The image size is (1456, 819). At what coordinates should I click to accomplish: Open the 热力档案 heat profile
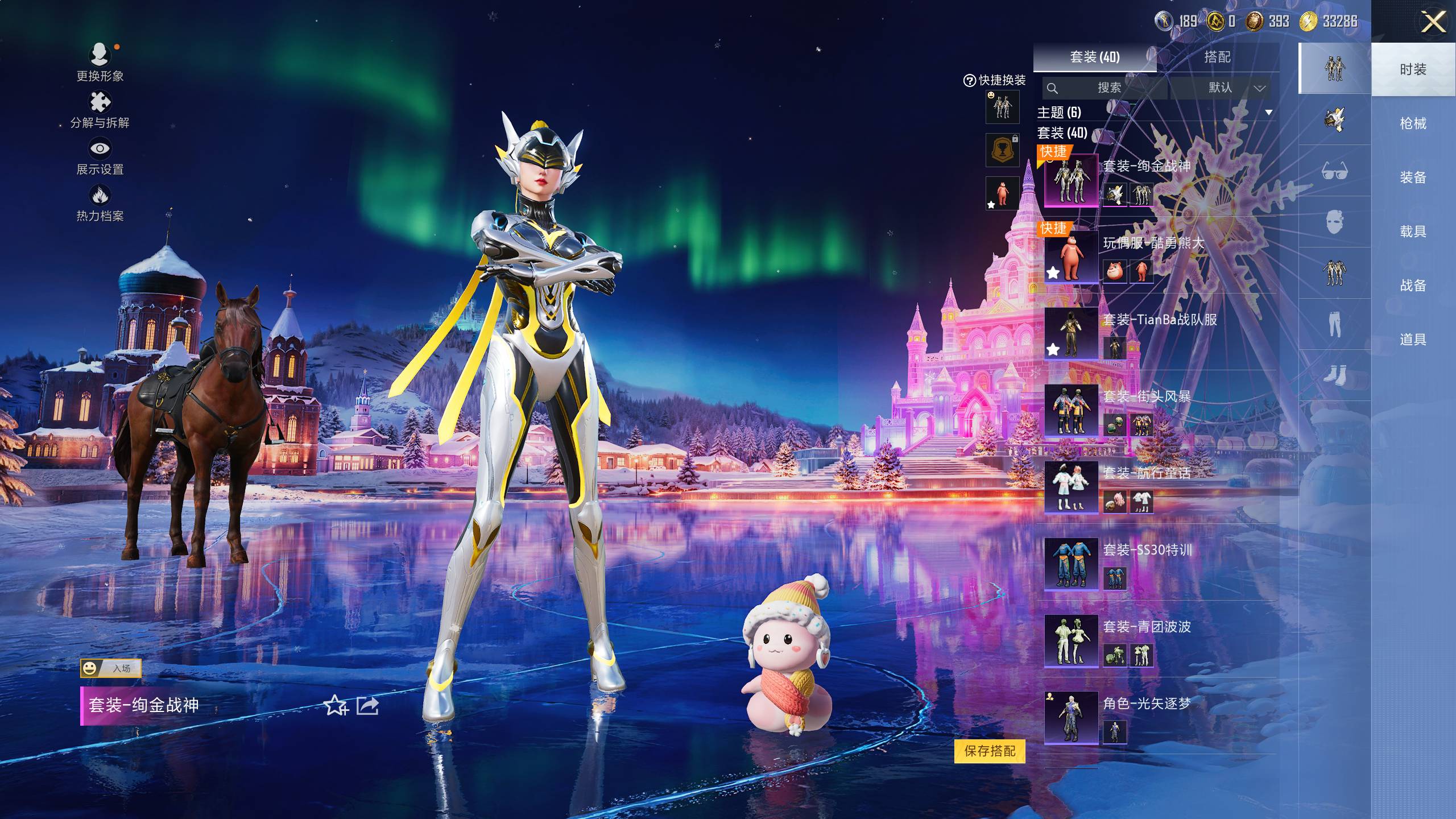click(100, 202)
